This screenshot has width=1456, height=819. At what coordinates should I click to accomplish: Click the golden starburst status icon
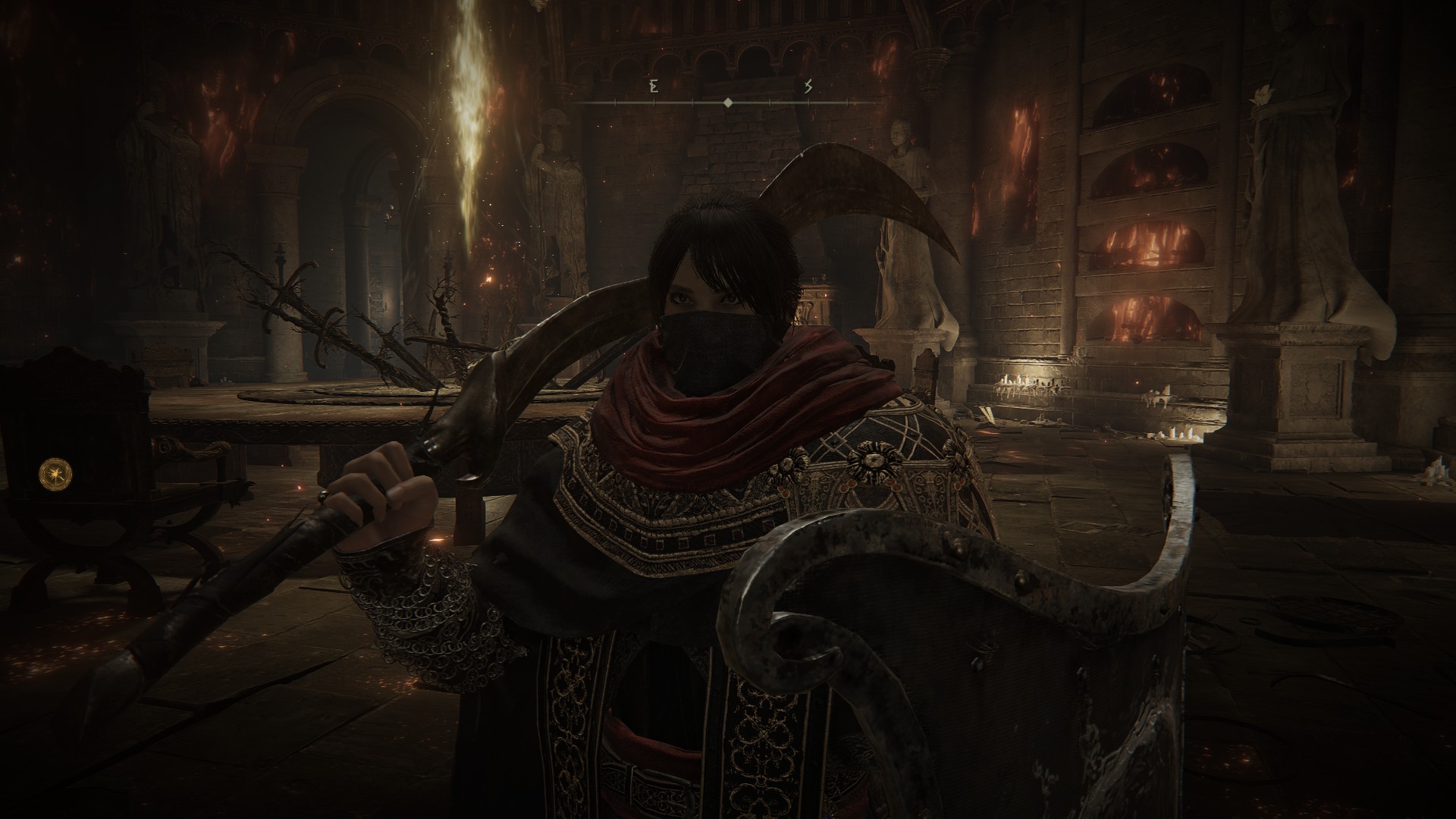(x=52, y=472)
